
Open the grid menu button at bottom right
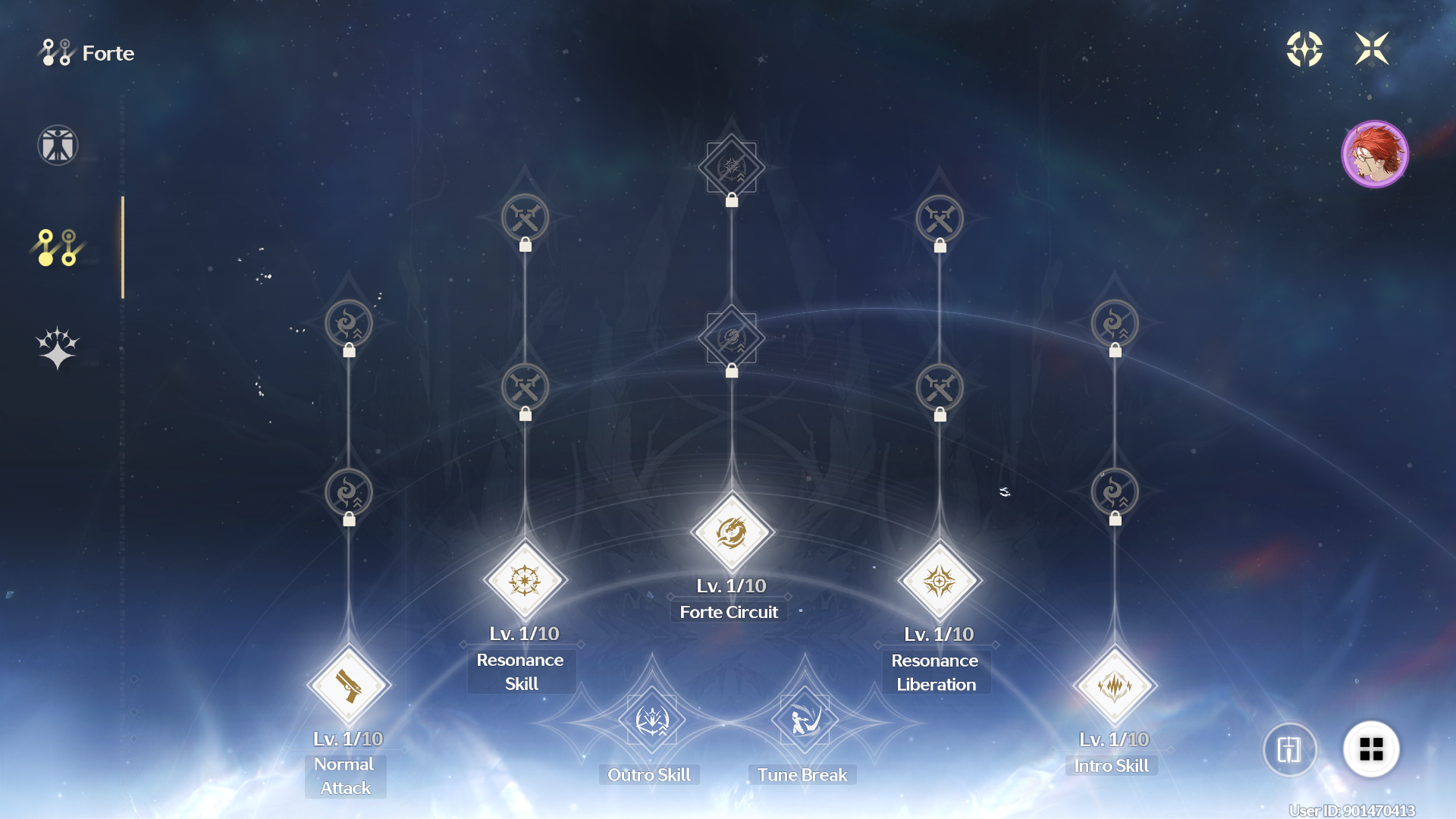click(1371, 749)
